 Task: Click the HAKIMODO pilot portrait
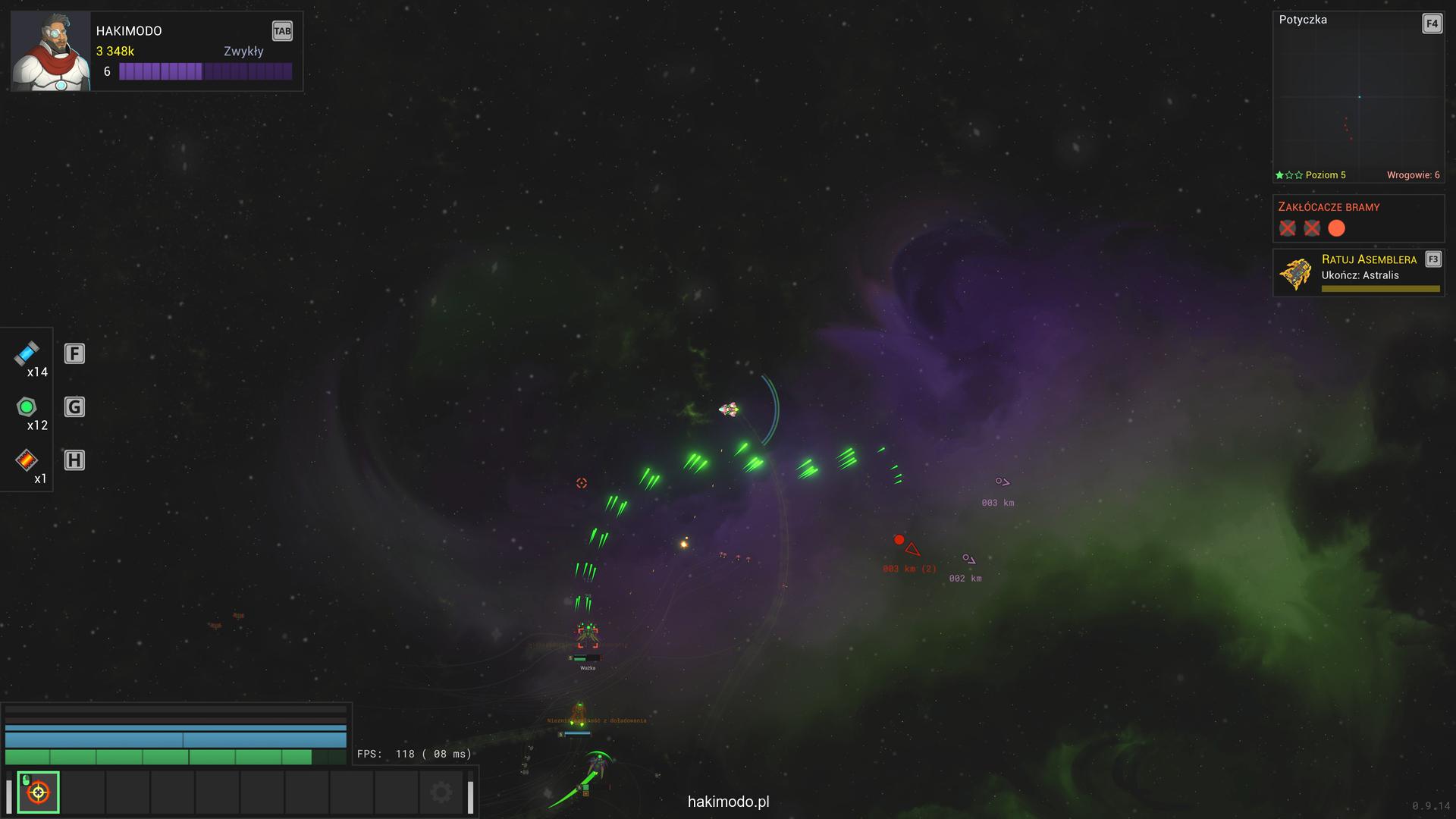pos(51,52)
